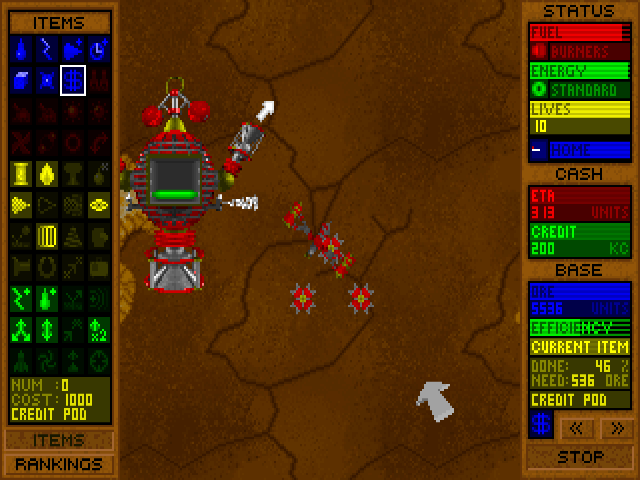Select the yellow striped barrel item
640x480 pixels.
tap(46, 236)
